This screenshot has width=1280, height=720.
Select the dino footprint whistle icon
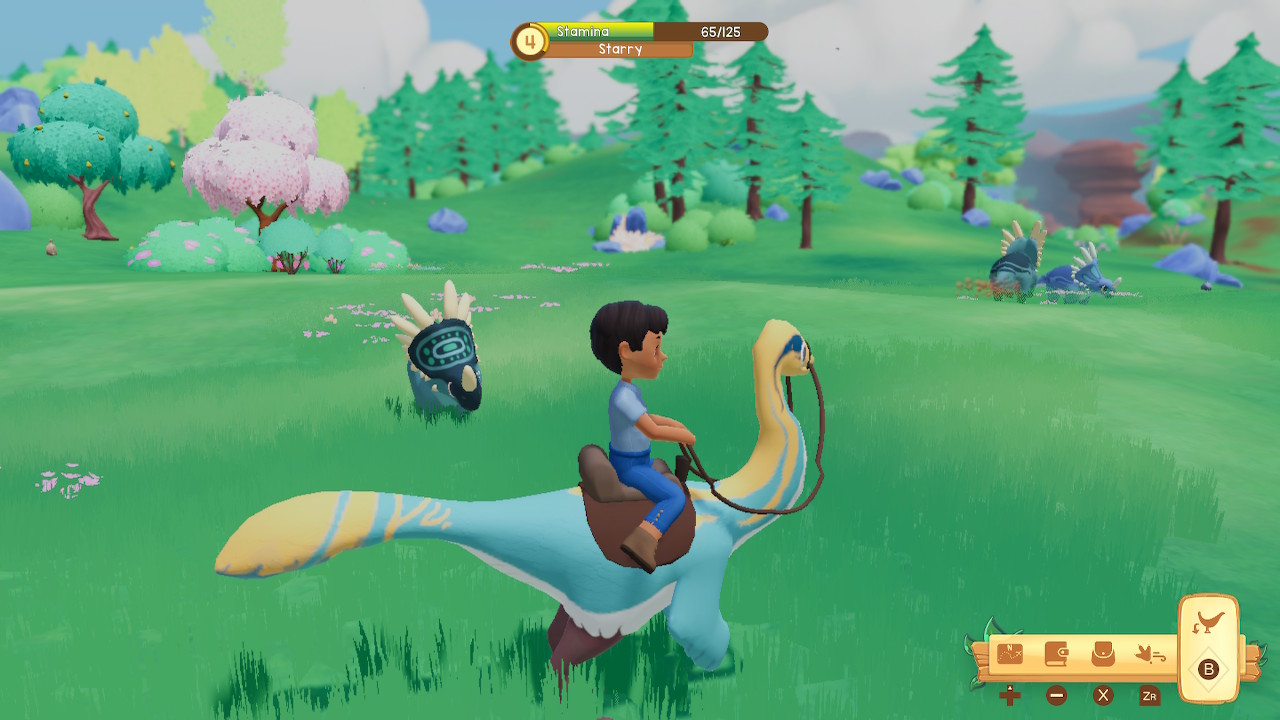point(1149,654)
